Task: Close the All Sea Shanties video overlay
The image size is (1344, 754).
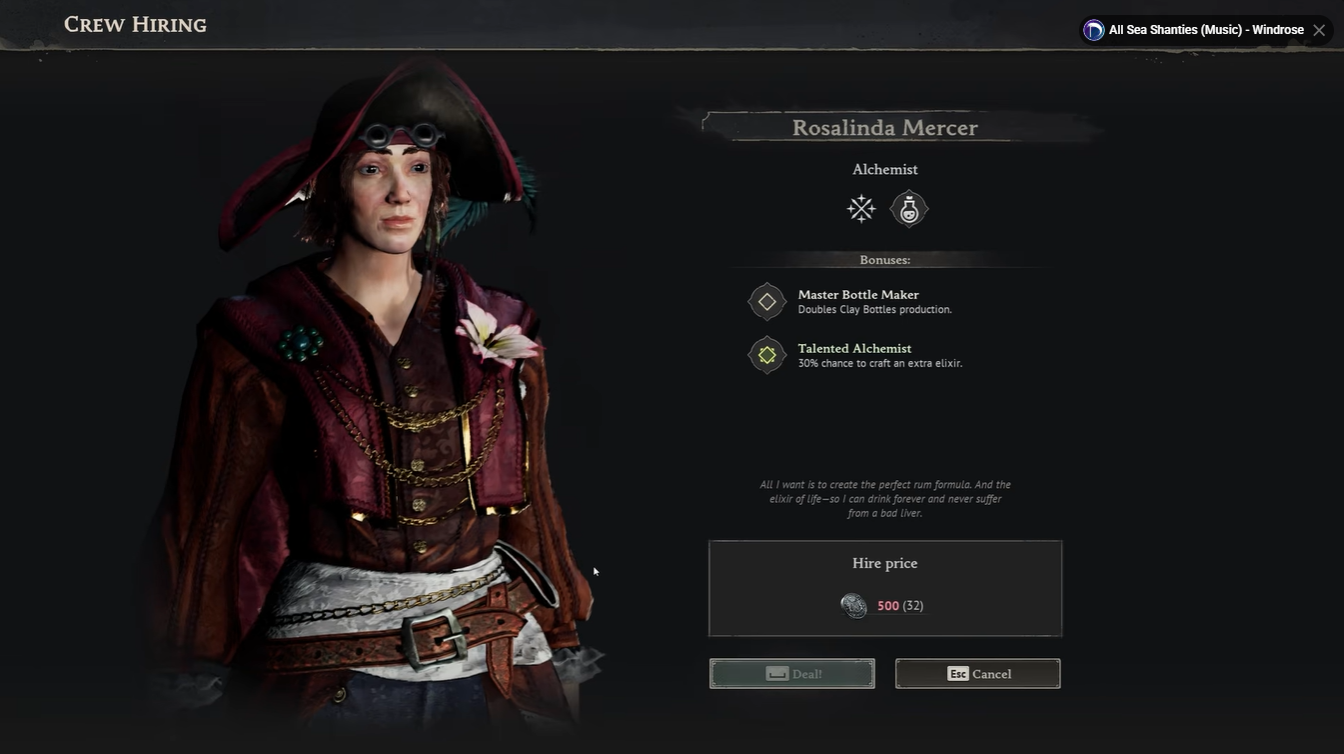Action: (1320, 30)
